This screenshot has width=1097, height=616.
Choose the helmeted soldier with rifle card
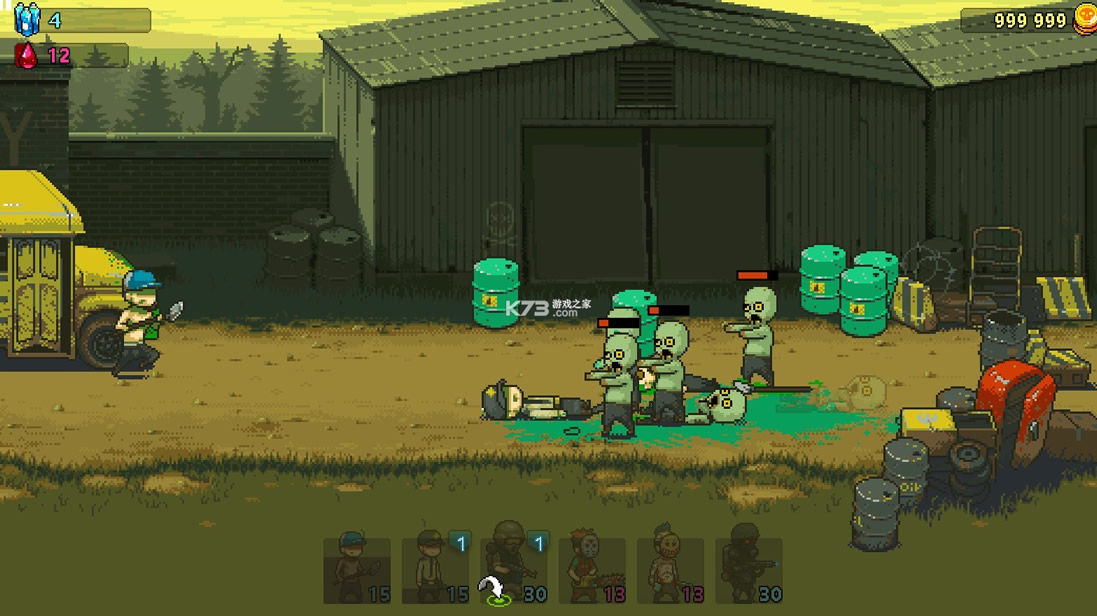514,570
